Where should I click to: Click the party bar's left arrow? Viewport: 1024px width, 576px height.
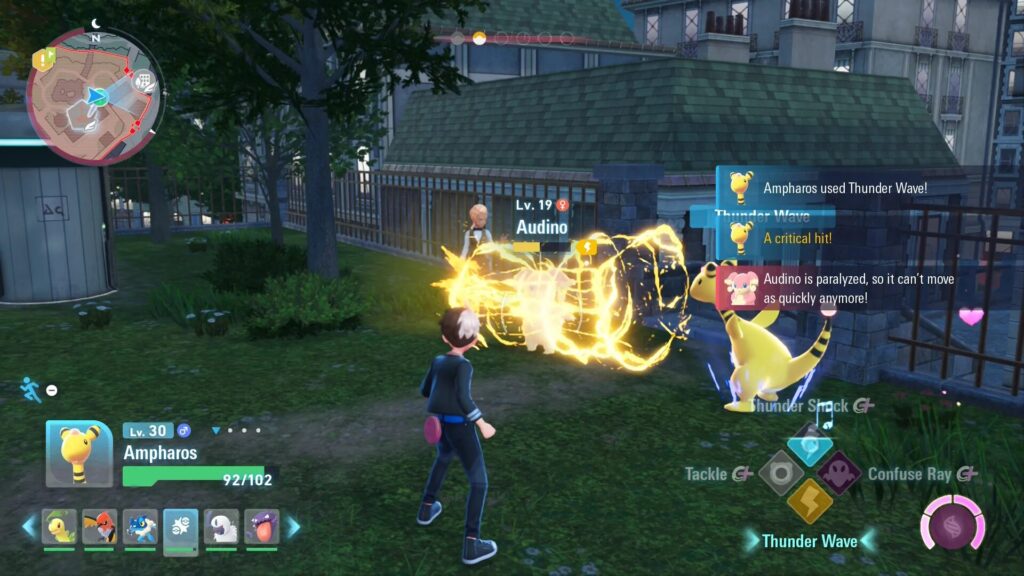(x=29, y=527)
